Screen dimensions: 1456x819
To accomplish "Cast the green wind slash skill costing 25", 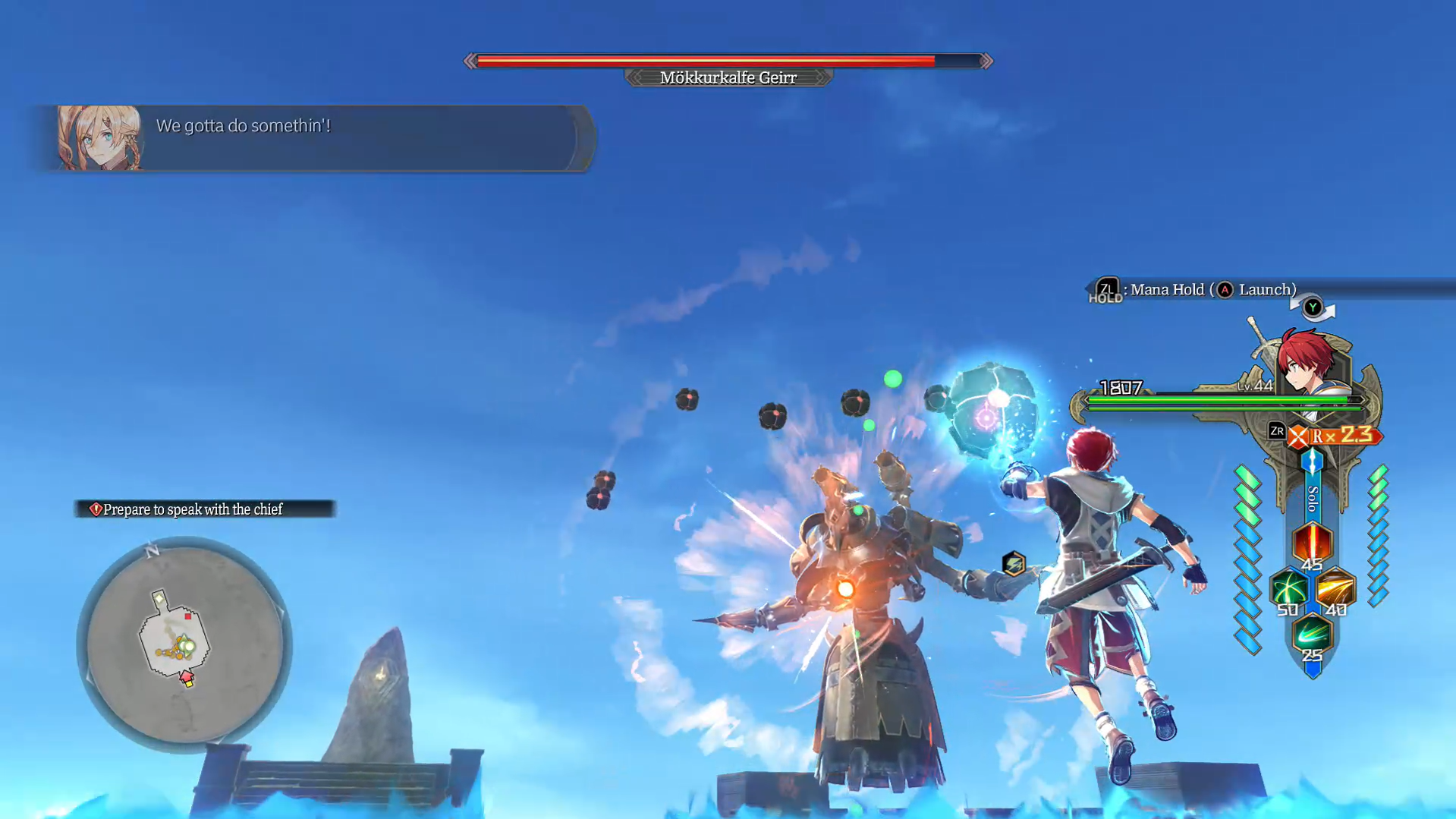I will [x=1312, y=634].
